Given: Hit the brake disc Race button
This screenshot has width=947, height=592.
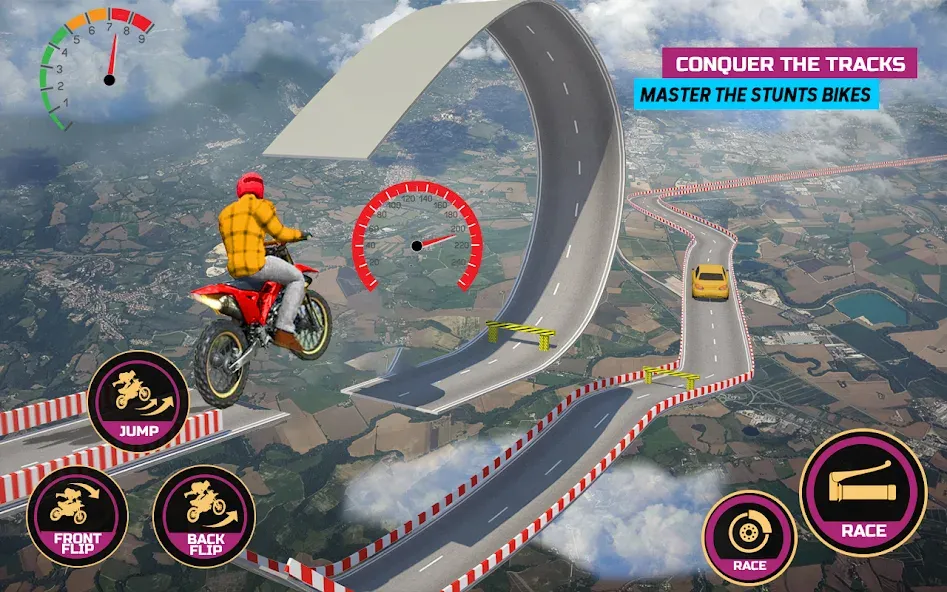Looking at the screenshot, I should pos(749,537).
